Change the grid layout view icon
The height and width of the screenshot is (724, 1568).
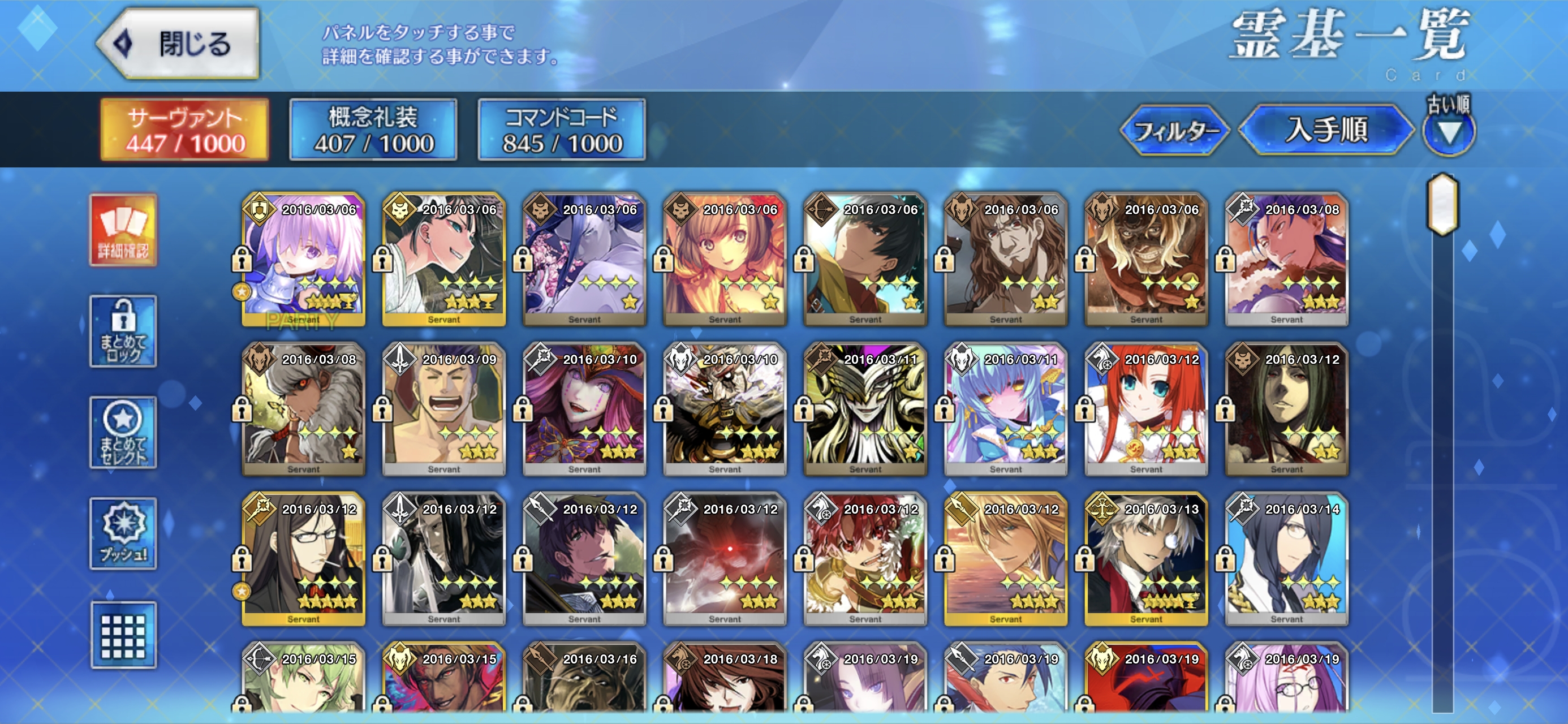(x=123, y=635)
